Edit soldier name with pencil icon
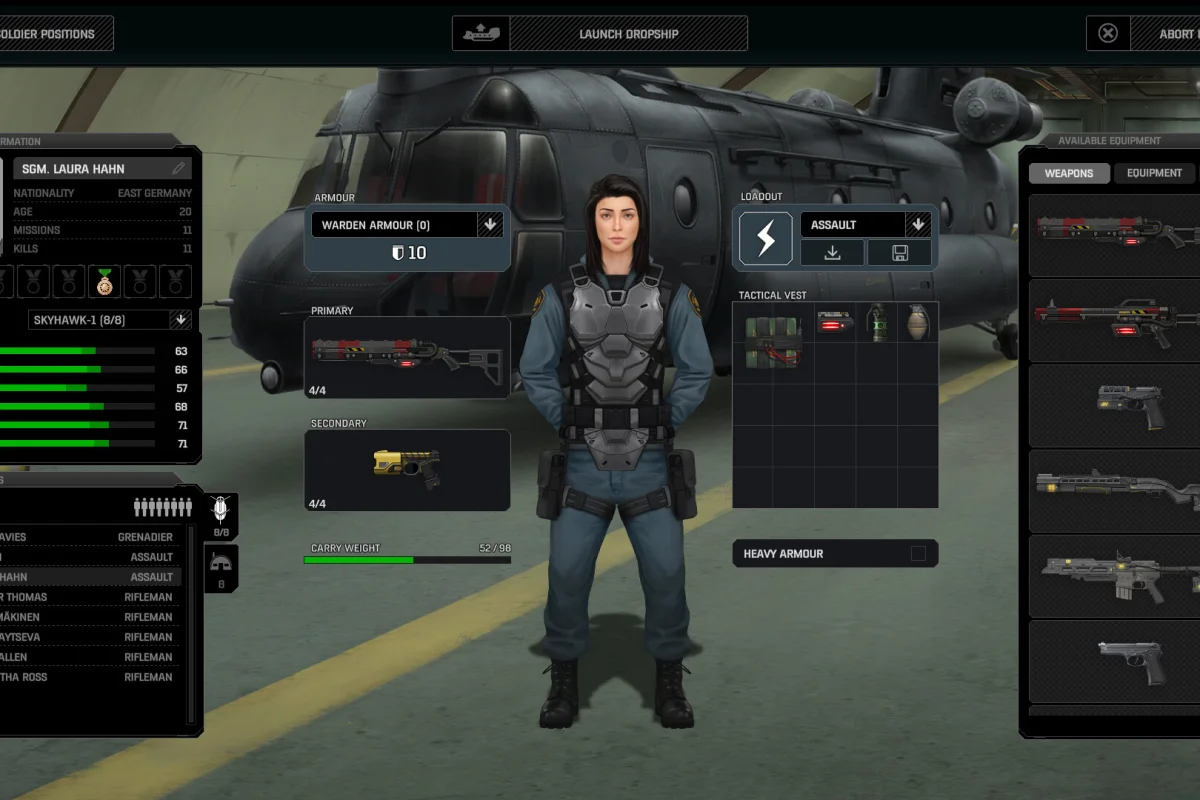 [x=179, y=169]
